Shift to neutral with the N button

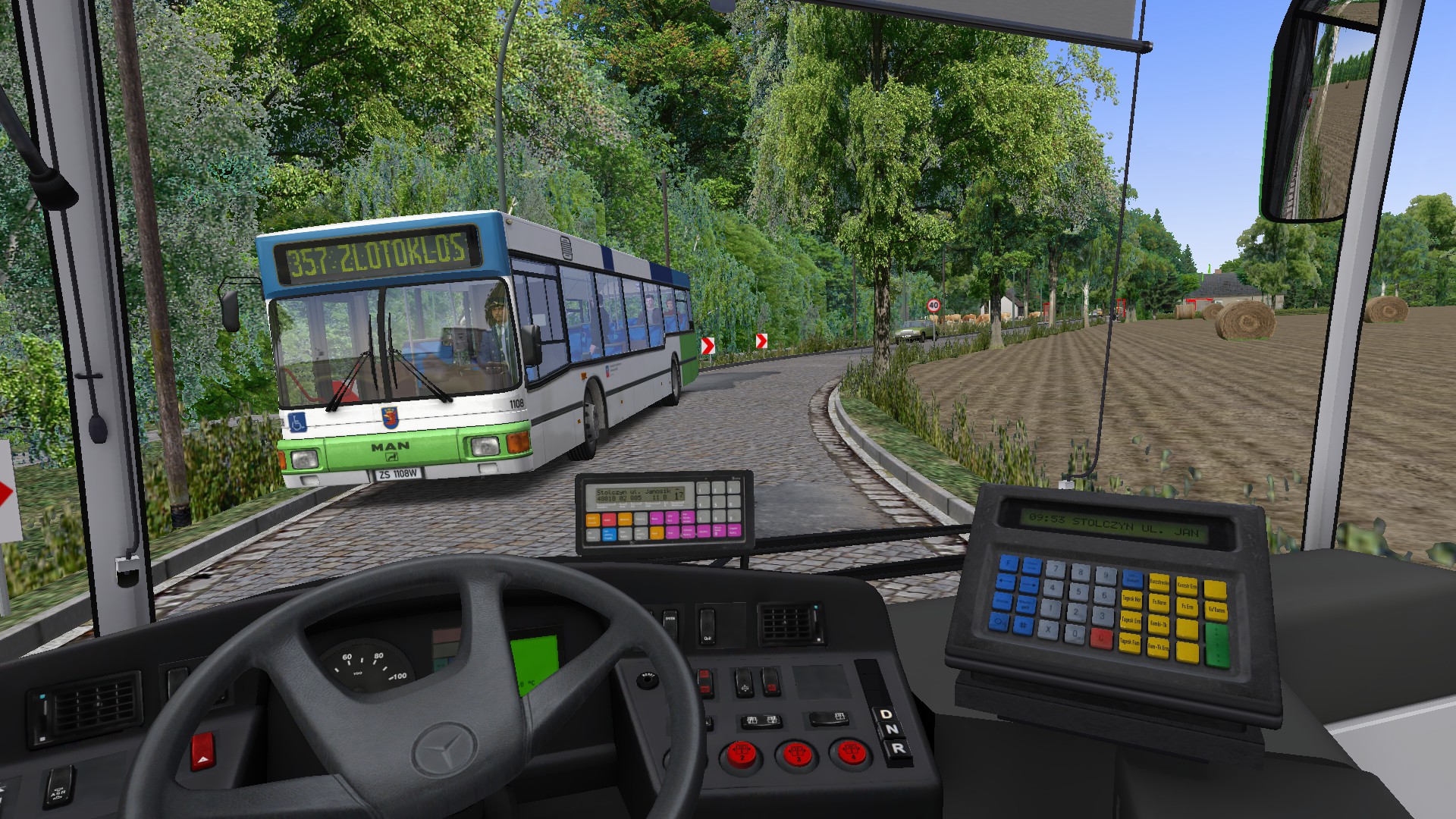(891, 730)
